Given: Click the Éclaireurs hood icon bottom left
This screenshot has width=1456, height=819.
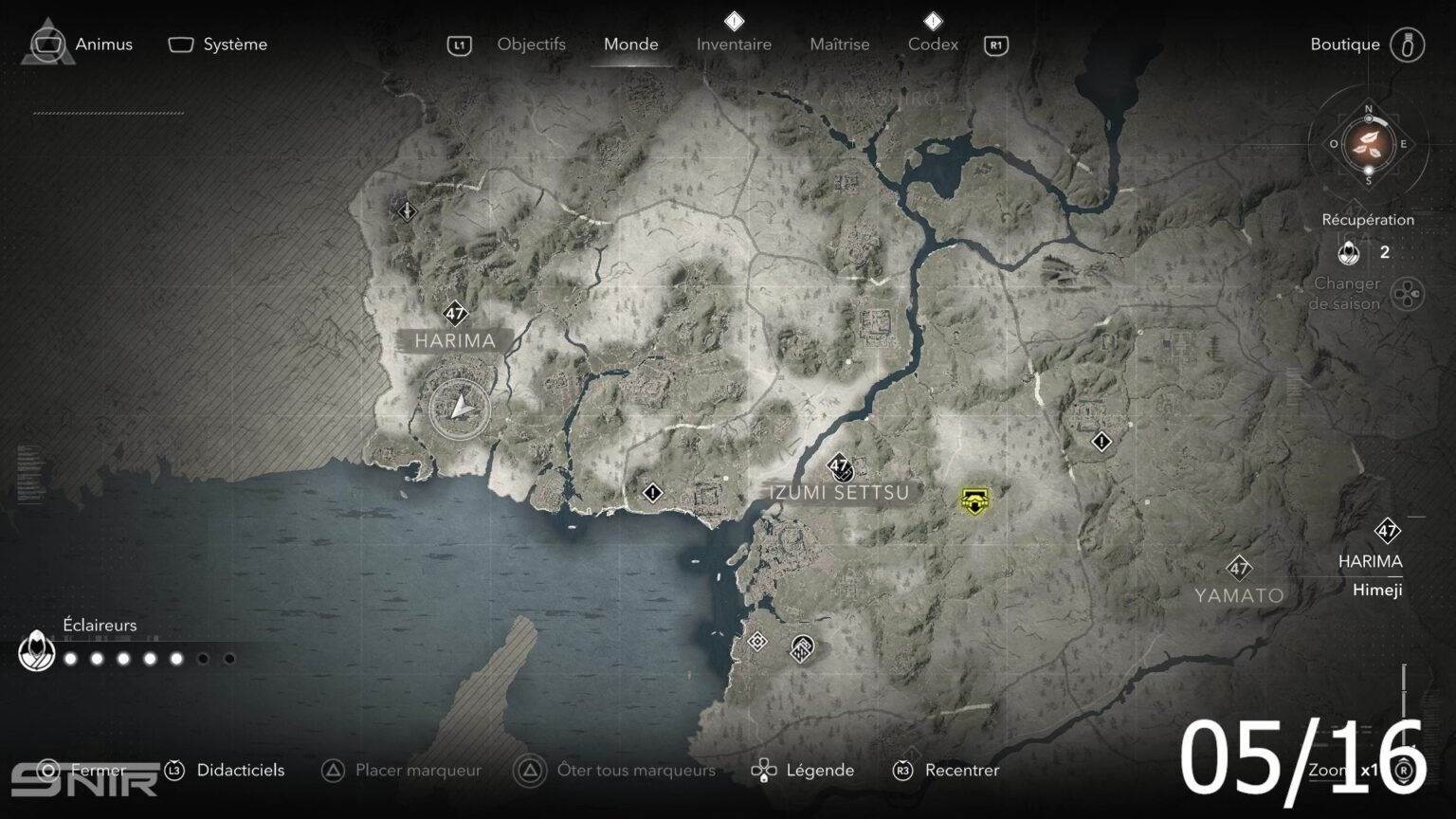Looking at the screenshot, I should pos(35,652).
